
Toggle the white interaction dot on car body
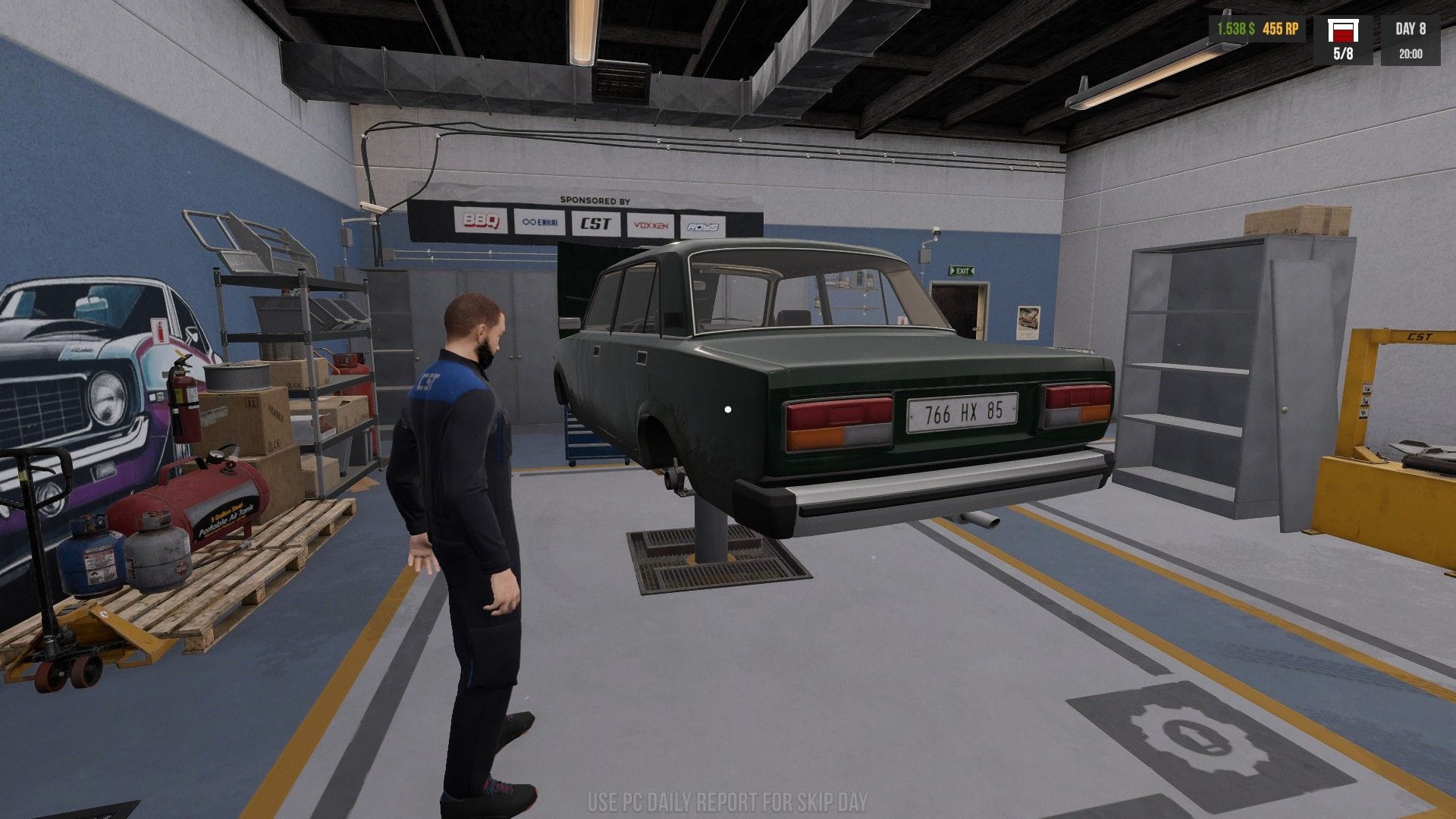pos(728,410)
